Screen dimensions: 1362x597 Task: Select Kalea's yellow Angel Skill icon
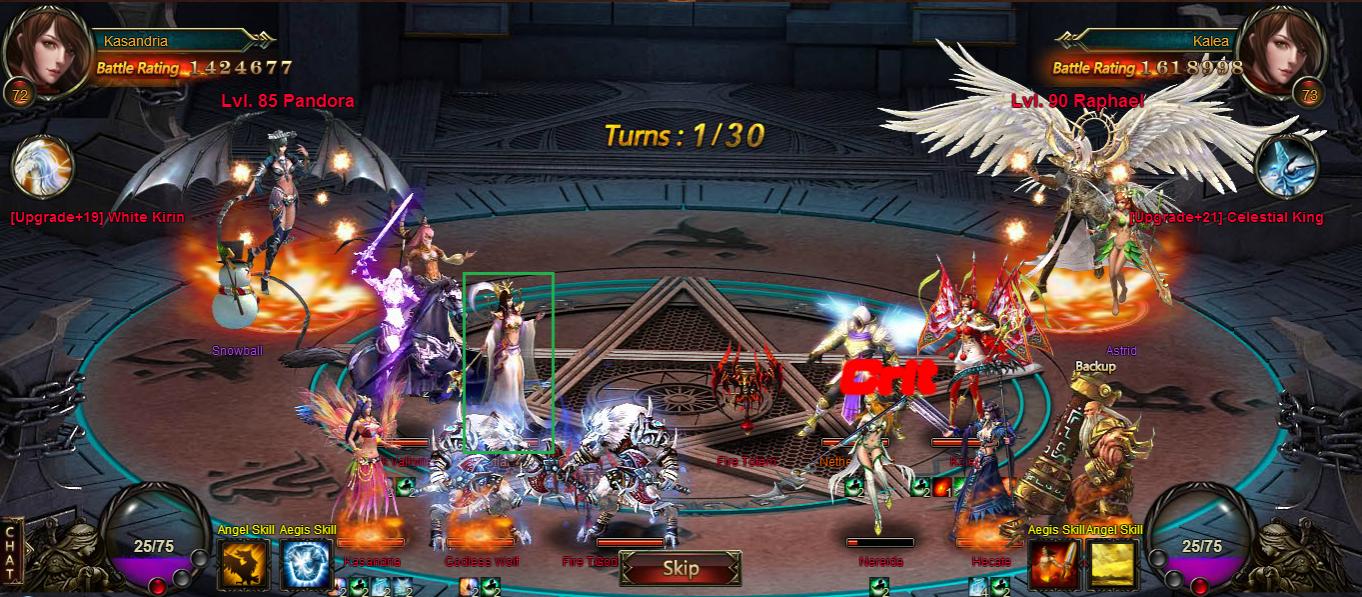(1114, 564)
